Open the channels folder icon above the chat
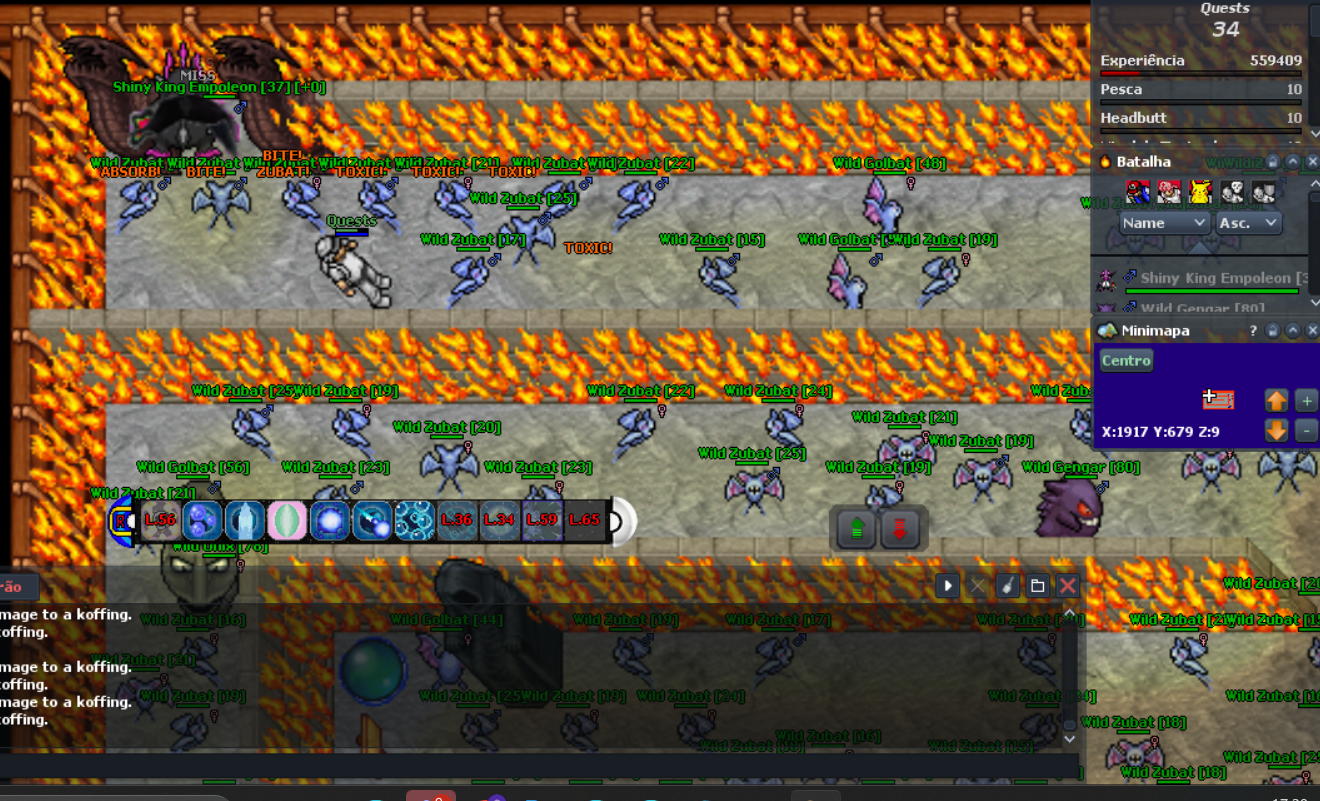This screenshot has height=801, width=1320. click(1037, 586)
